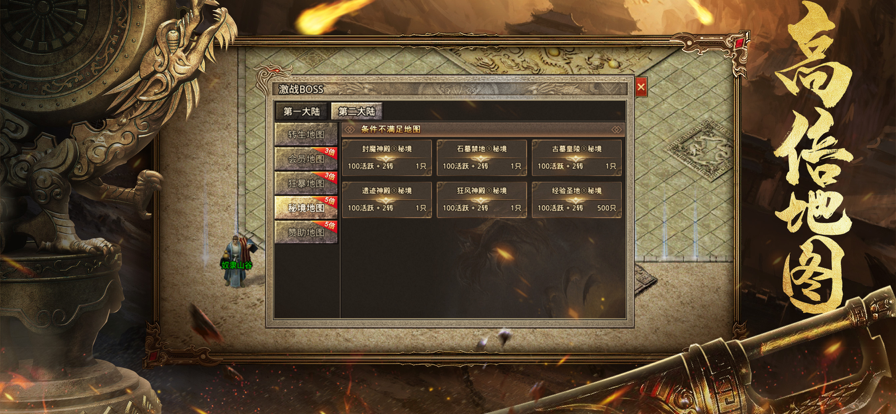
Task: Switch to the 第二大陆 tab
Action: (x=357, y=112)
